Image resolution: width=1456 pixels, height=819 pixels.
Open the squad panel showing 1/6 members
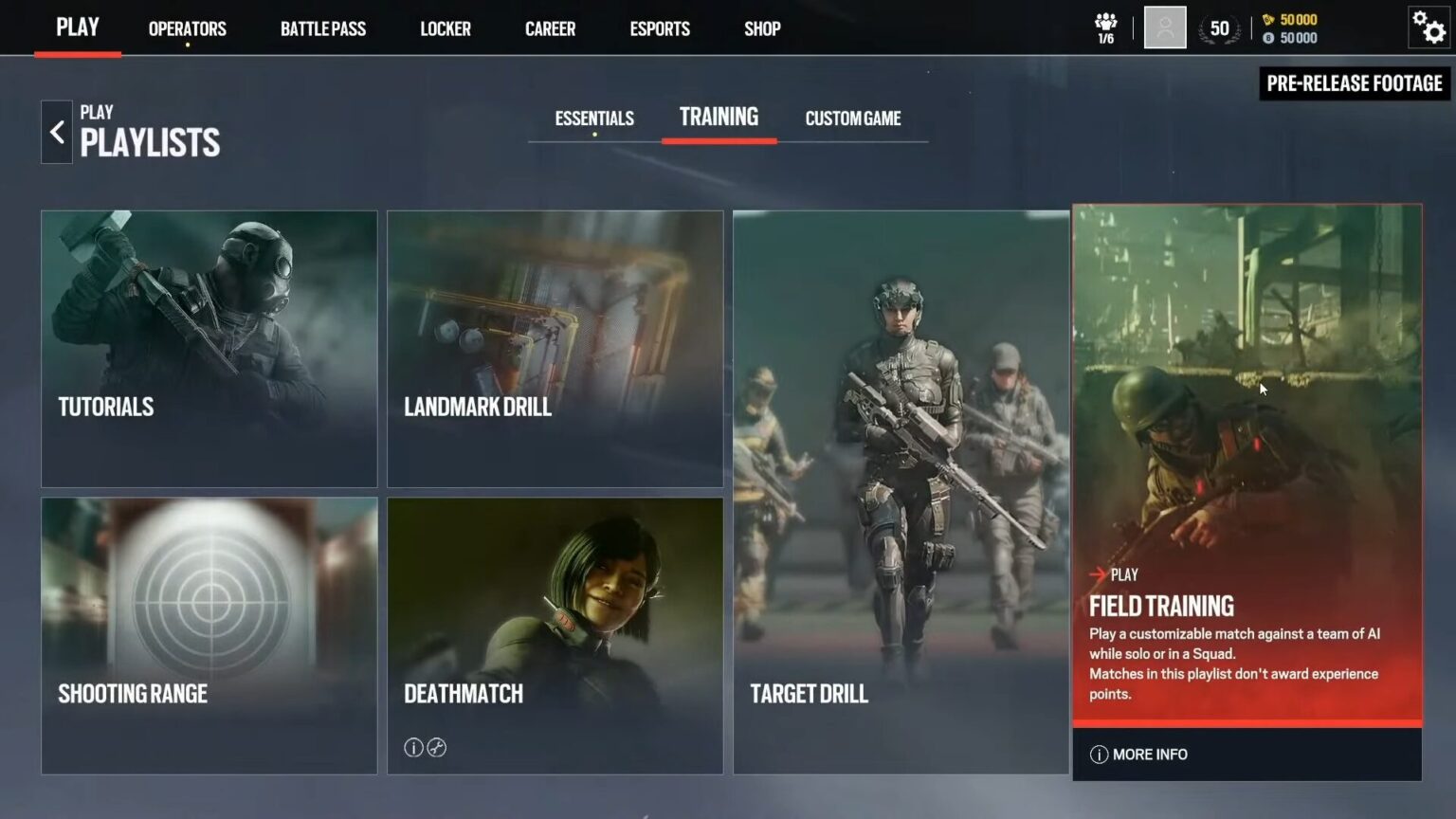[x=1106, y=27]
